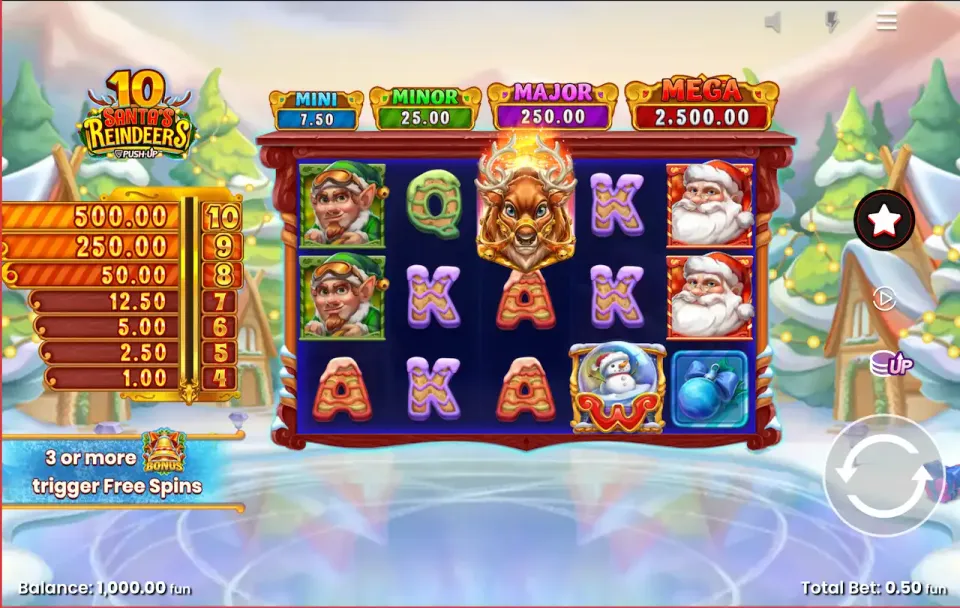Open the Total Bet amount selector
The width and height of the screenshot is (960, 608).
(873, 588)
